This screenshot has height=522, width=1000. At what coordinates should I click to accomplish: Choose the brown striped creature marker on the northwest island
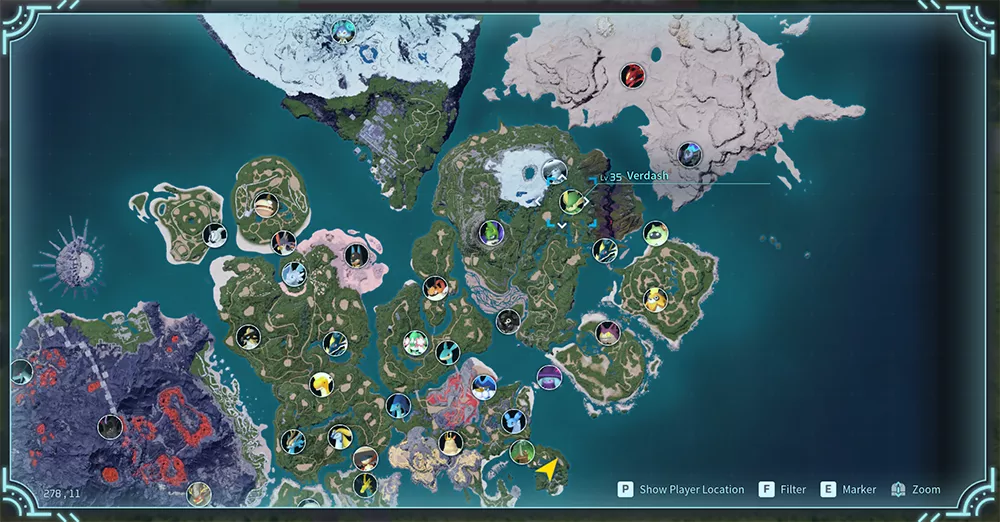coord(265,204)
